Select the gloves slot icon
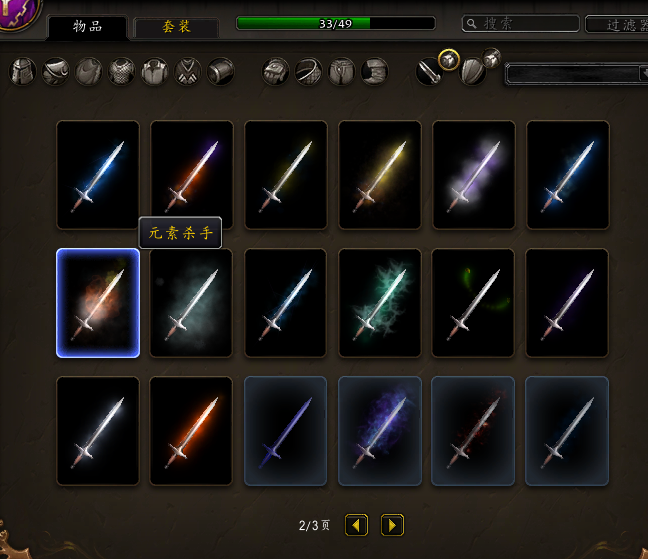The width and height of the screenshot is (648, 559). tap(276, 71)
